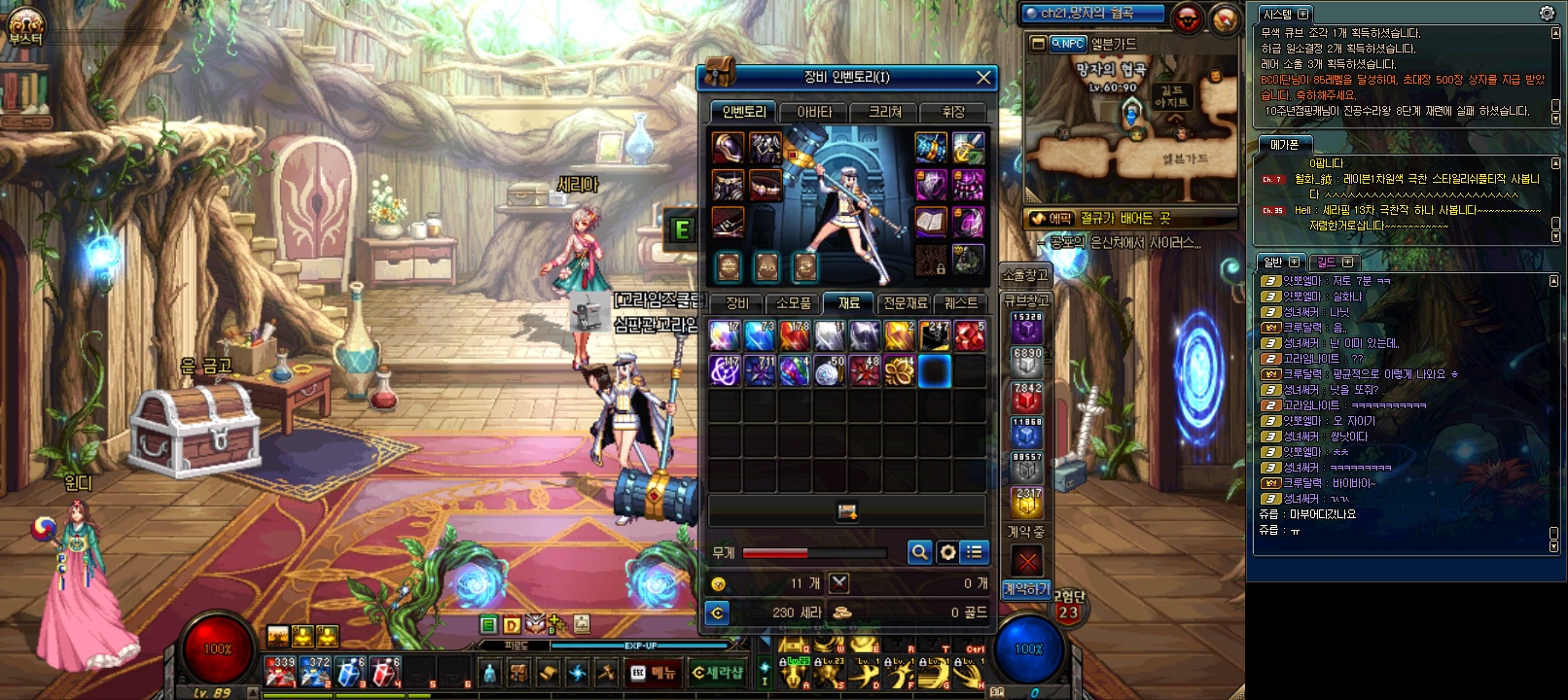Pick the red cube material stack of 5

970,335
